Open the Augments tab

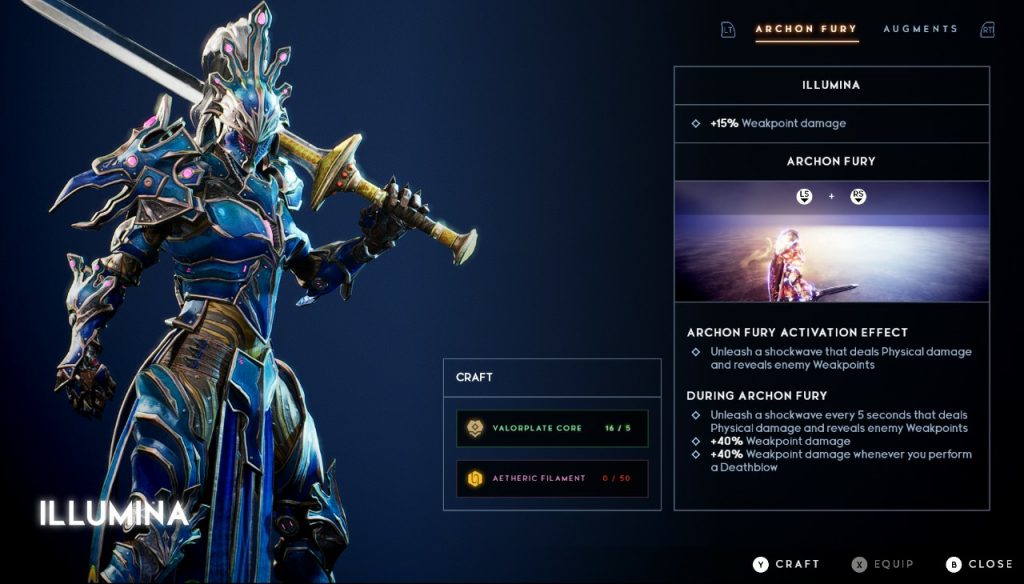[x=920, y=29]
